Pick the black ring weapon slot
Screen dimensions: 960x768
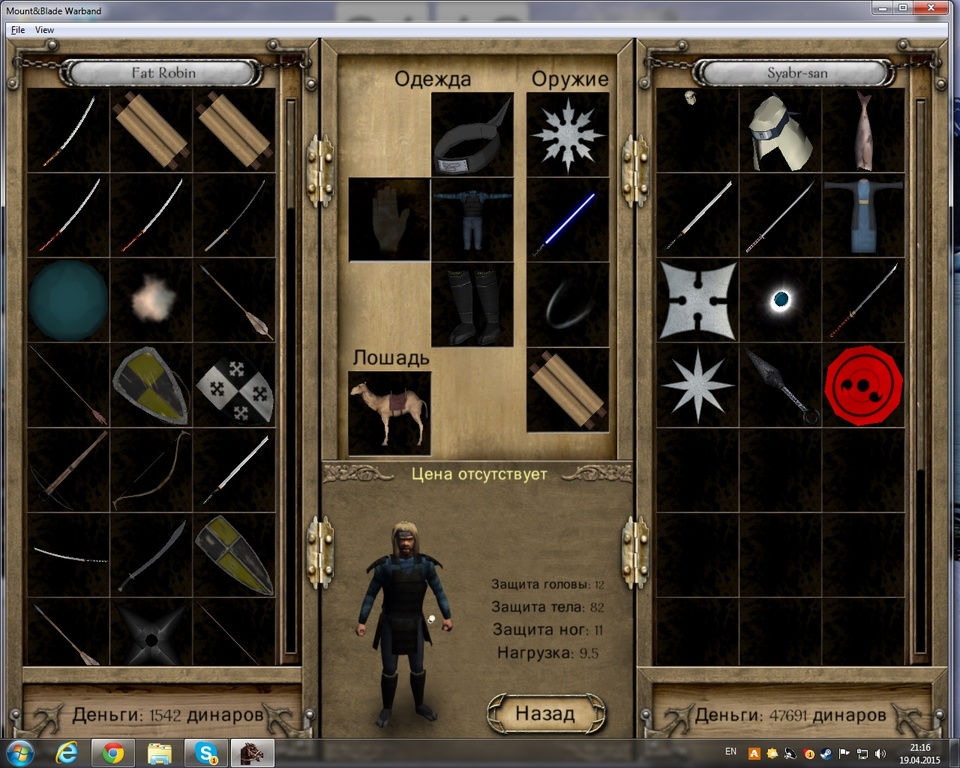pos(567,304)
